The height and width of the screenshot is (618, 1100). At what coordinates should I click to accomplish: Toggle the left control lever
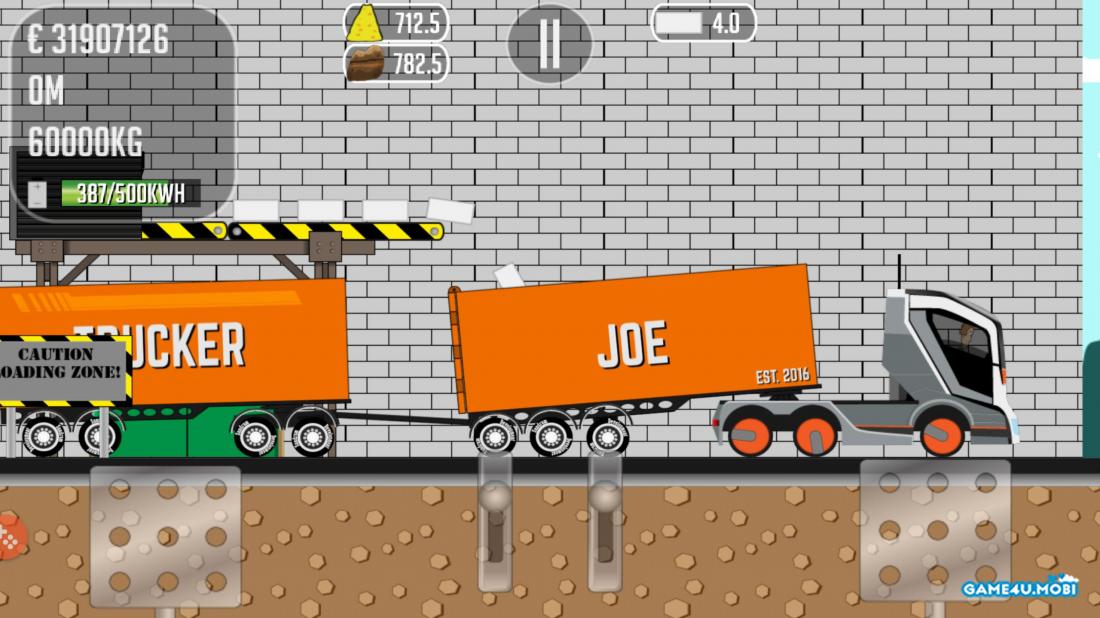[495, 520]
